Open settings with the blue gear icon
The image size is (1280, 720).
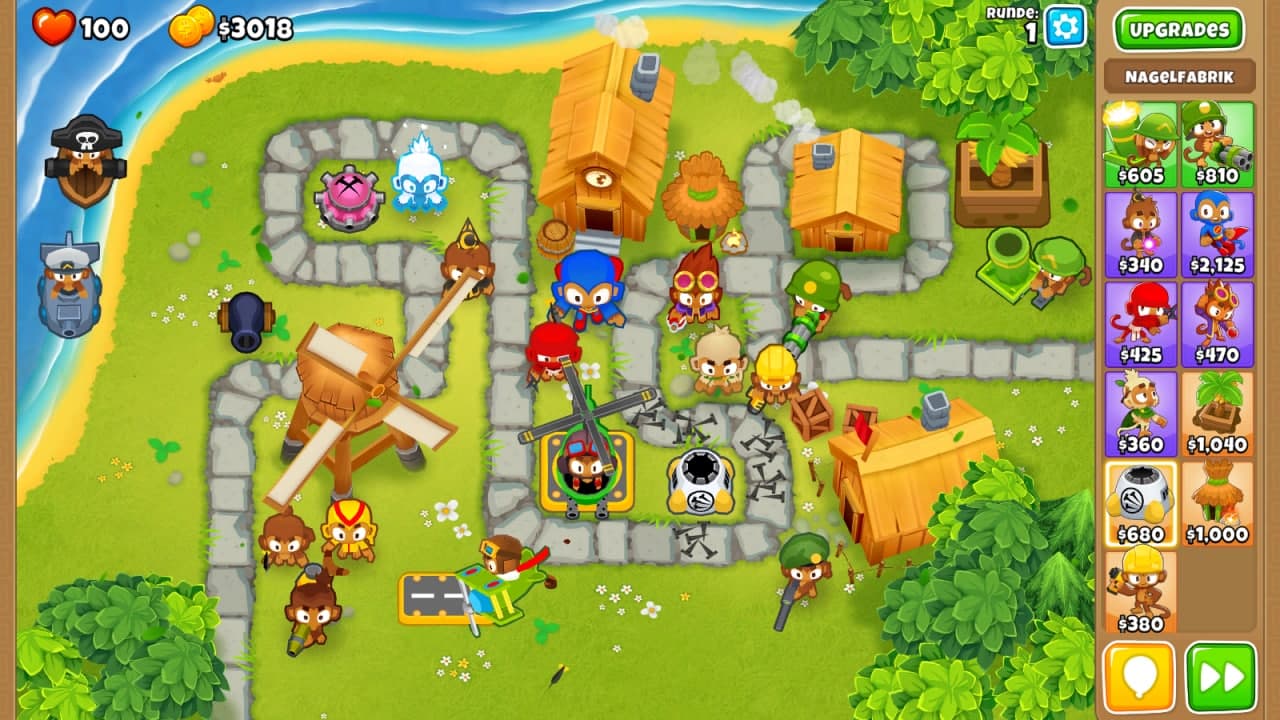pos(1065,27)
